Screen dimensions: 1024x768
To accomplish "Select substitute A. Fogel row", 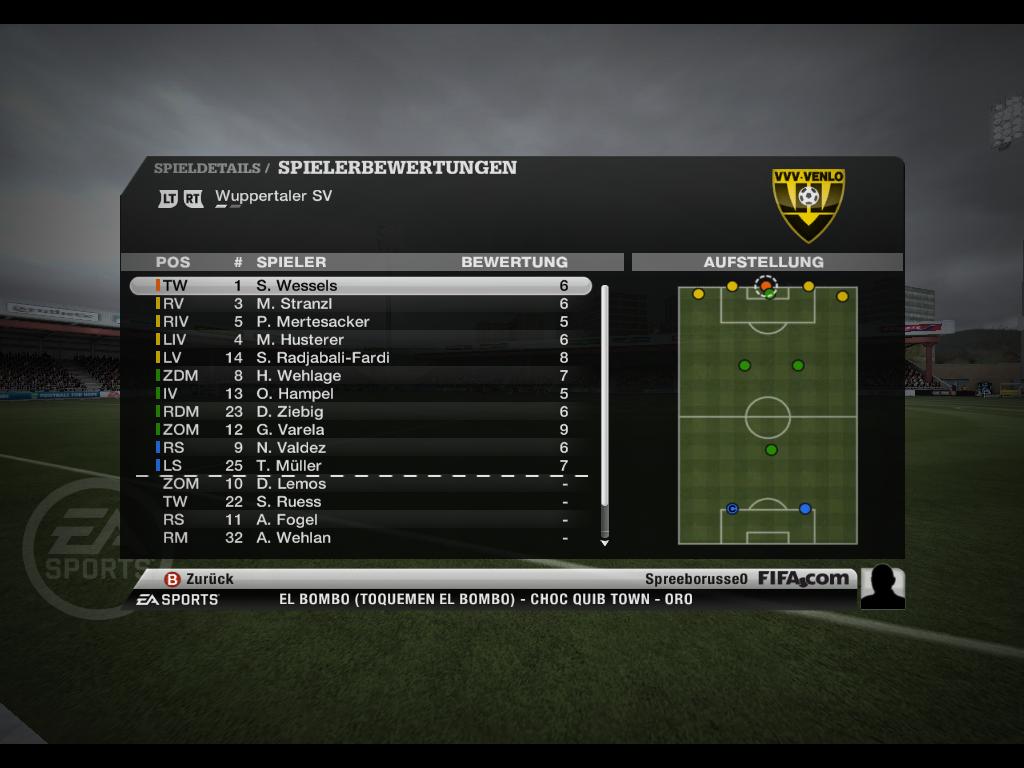I will pyautogui.click(x=360, y=520).
